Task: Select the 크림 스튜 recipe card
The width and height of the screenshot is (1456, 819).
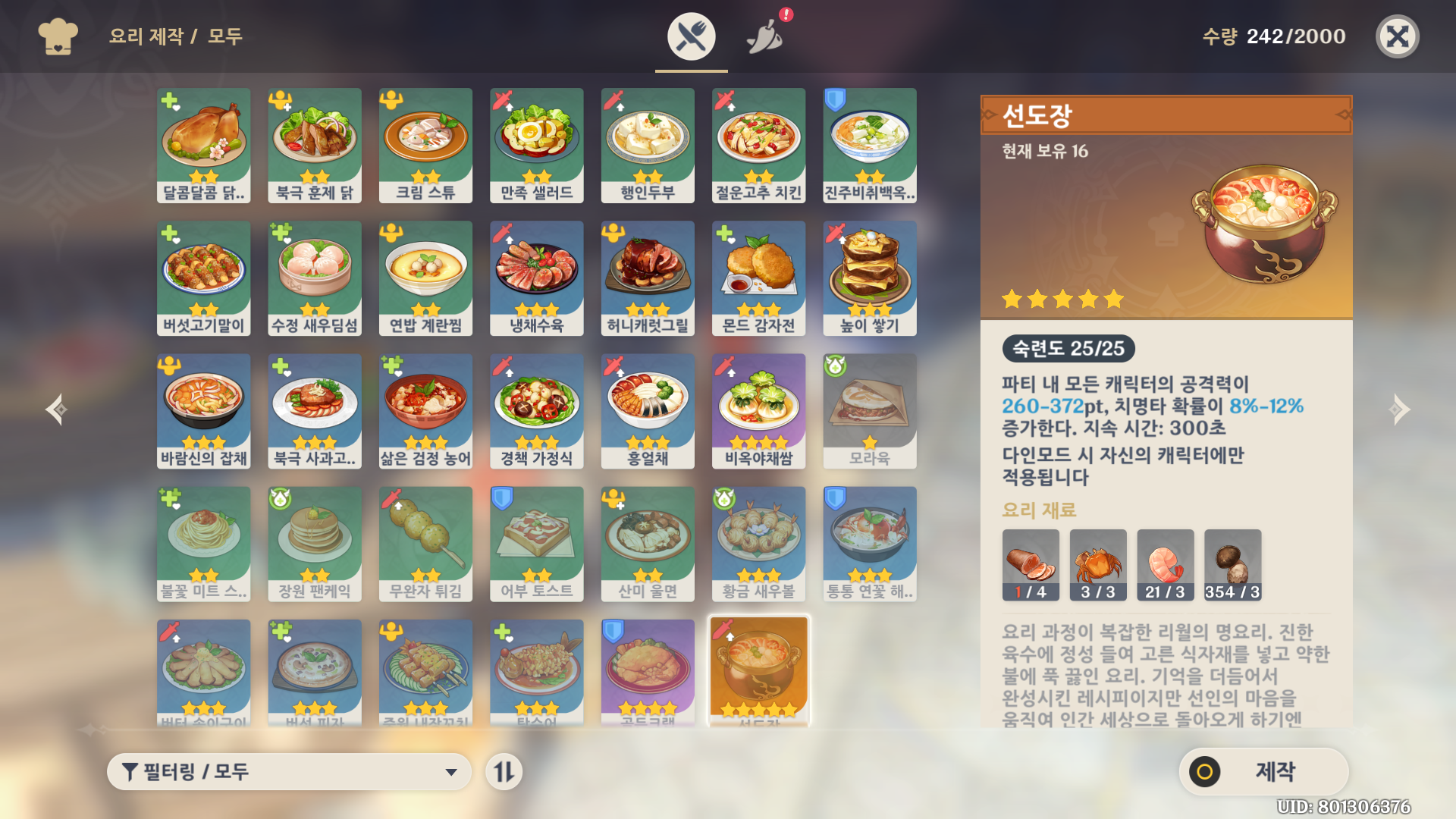Action: pyautogui.click(x=425, y=144)
